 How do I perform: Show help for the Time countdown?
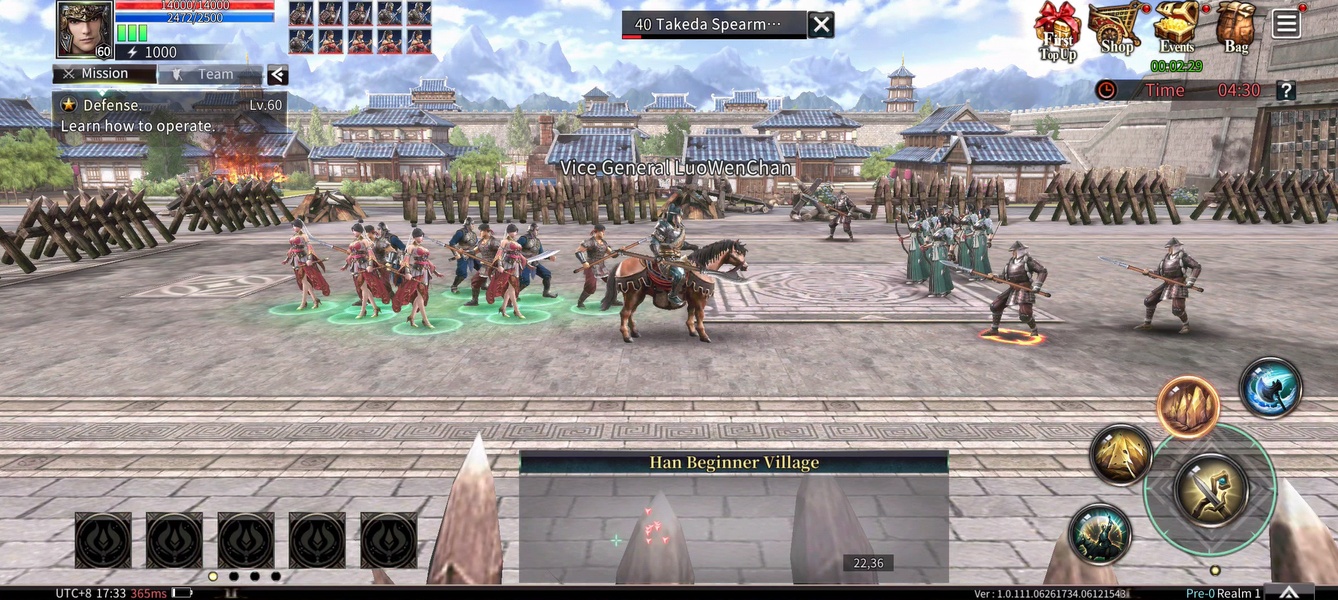coord(1286,90)
